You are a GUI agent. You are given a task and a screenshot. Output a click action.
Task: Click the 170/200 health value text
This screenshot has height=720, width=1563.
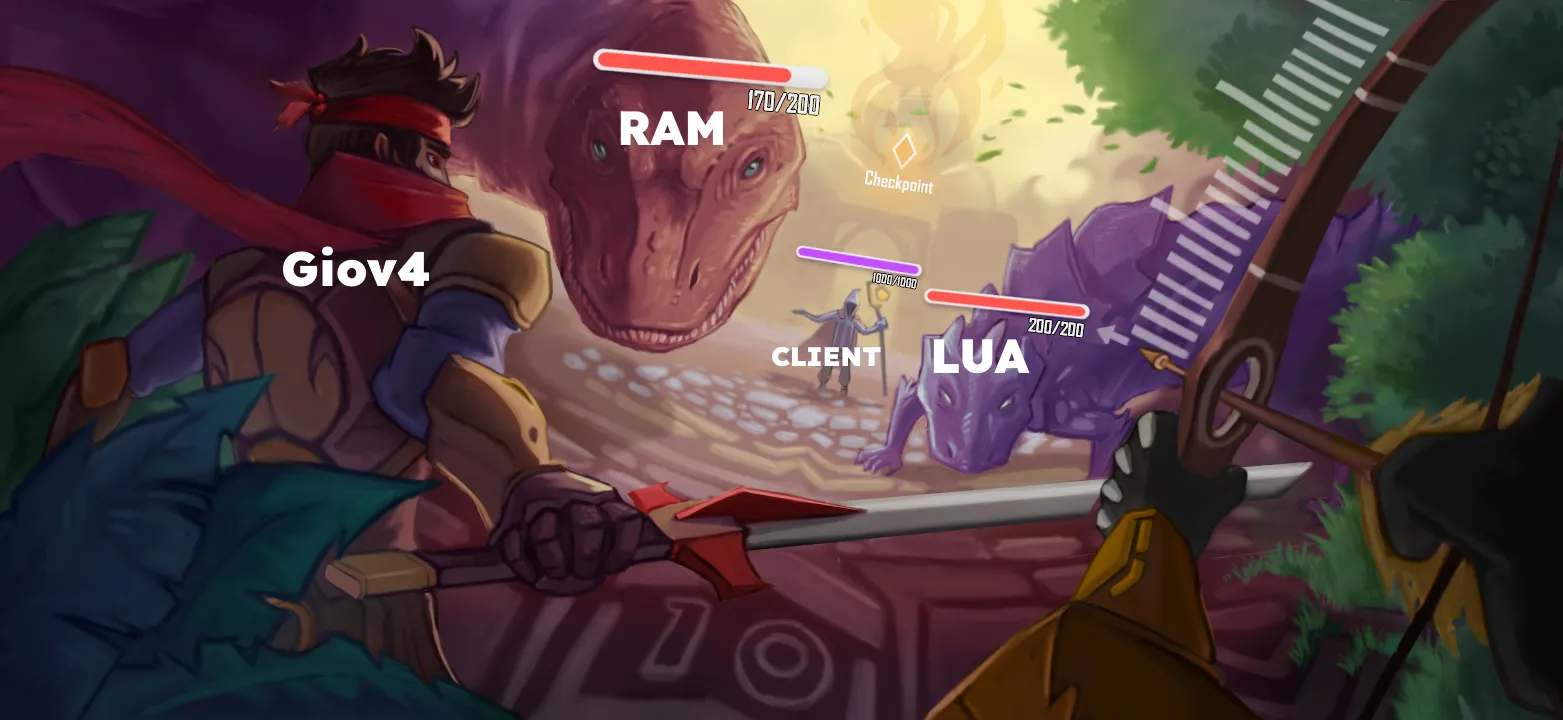[783, 100]
